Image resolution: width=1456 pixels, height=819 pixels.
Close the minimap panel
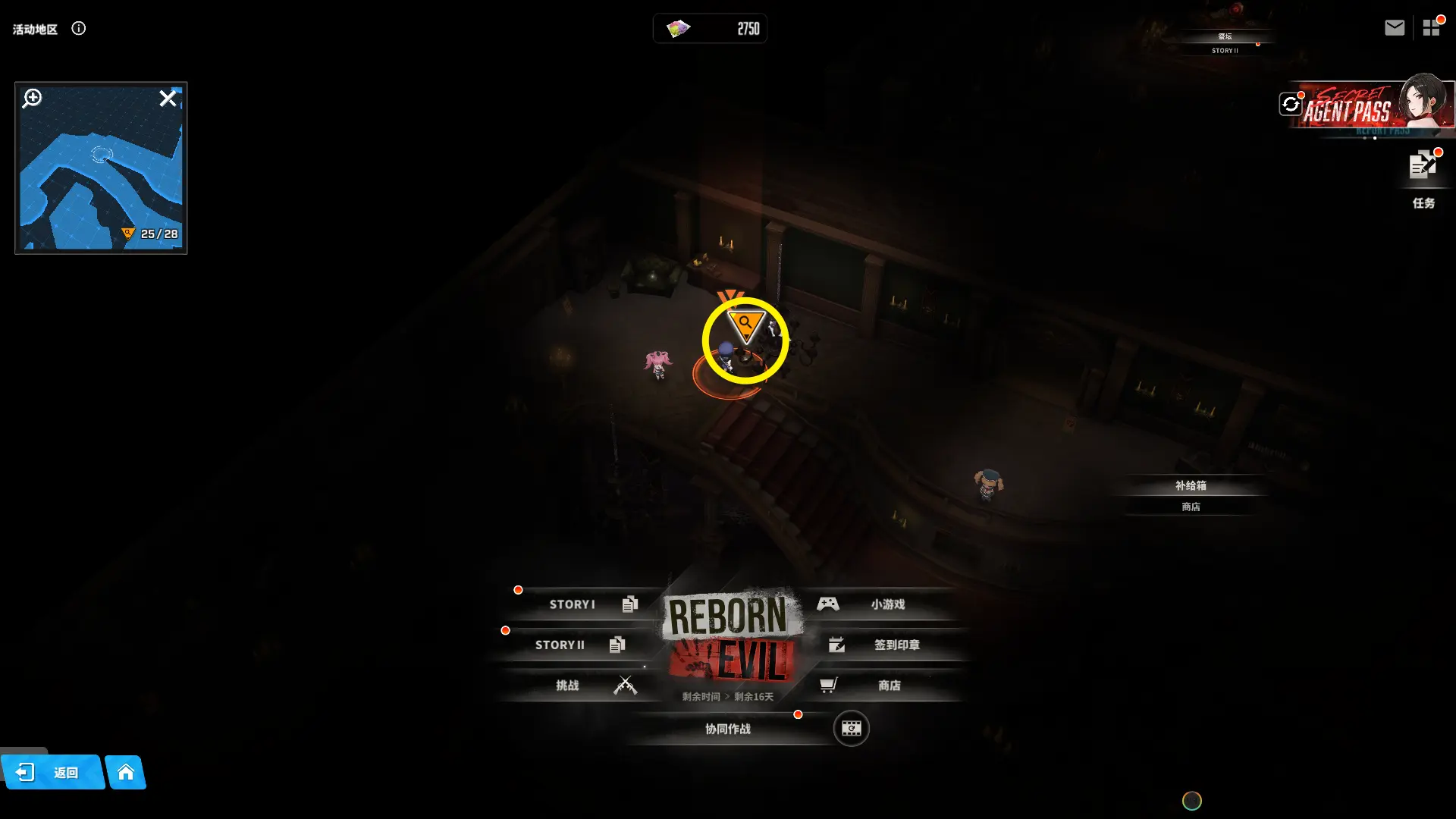coord(168,99)
